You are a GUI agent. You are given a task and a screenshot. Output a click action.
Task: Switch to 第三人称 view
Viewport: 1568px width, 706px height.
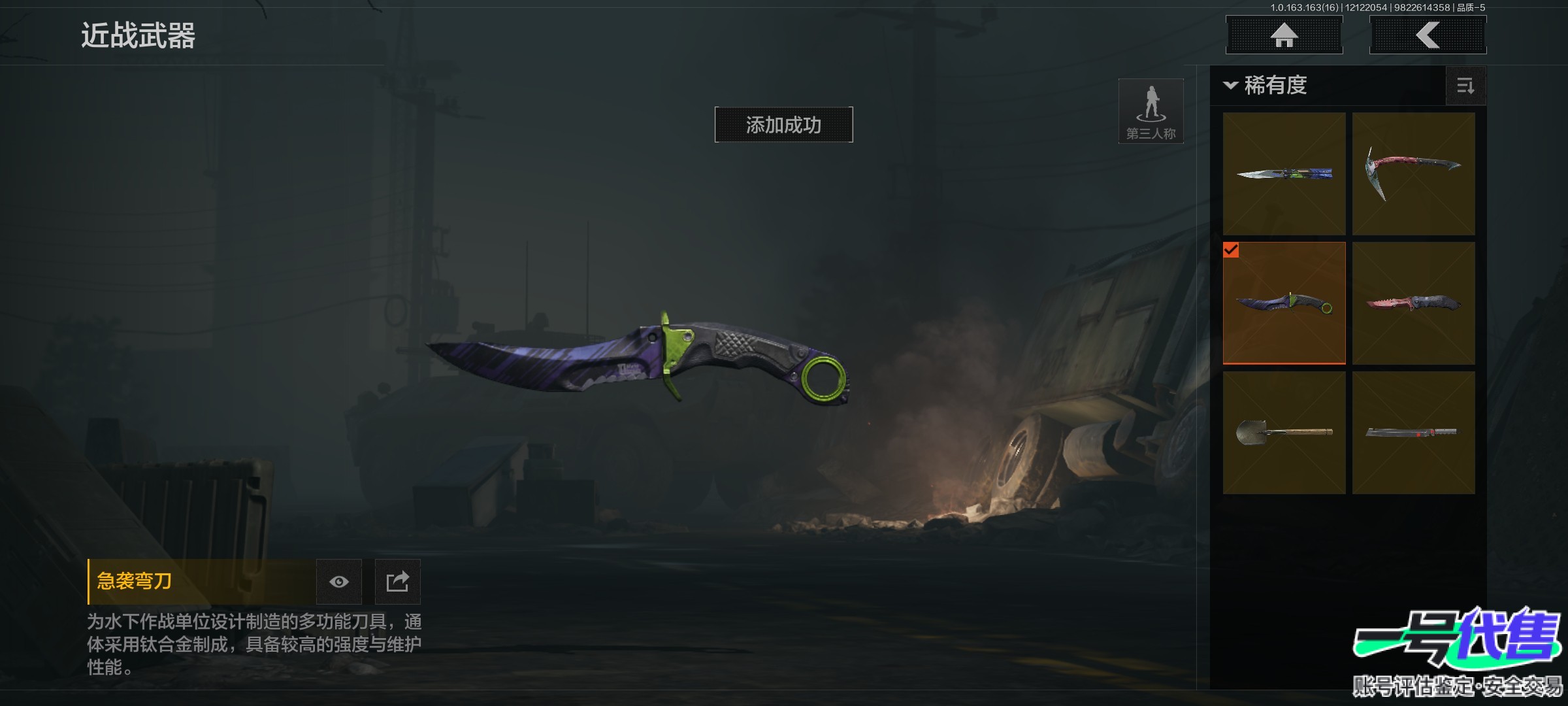1151,111
